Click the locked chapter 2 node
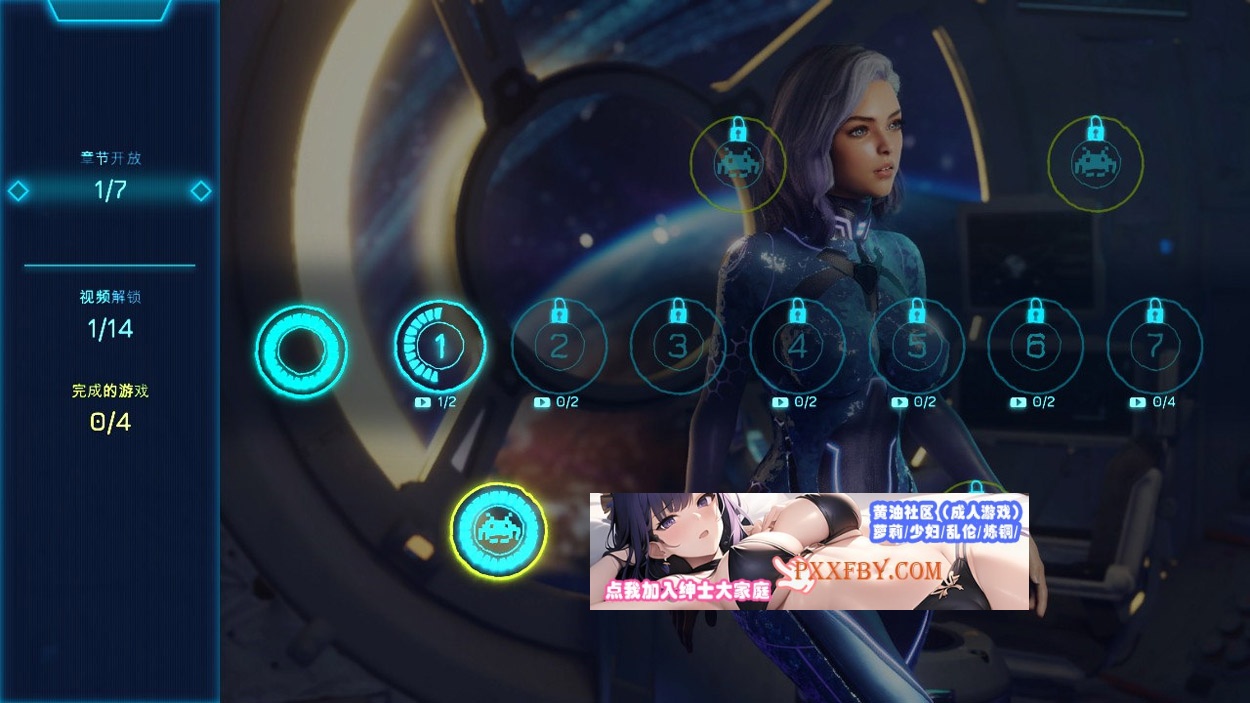Screen dimensions: 1250x703 559,347
